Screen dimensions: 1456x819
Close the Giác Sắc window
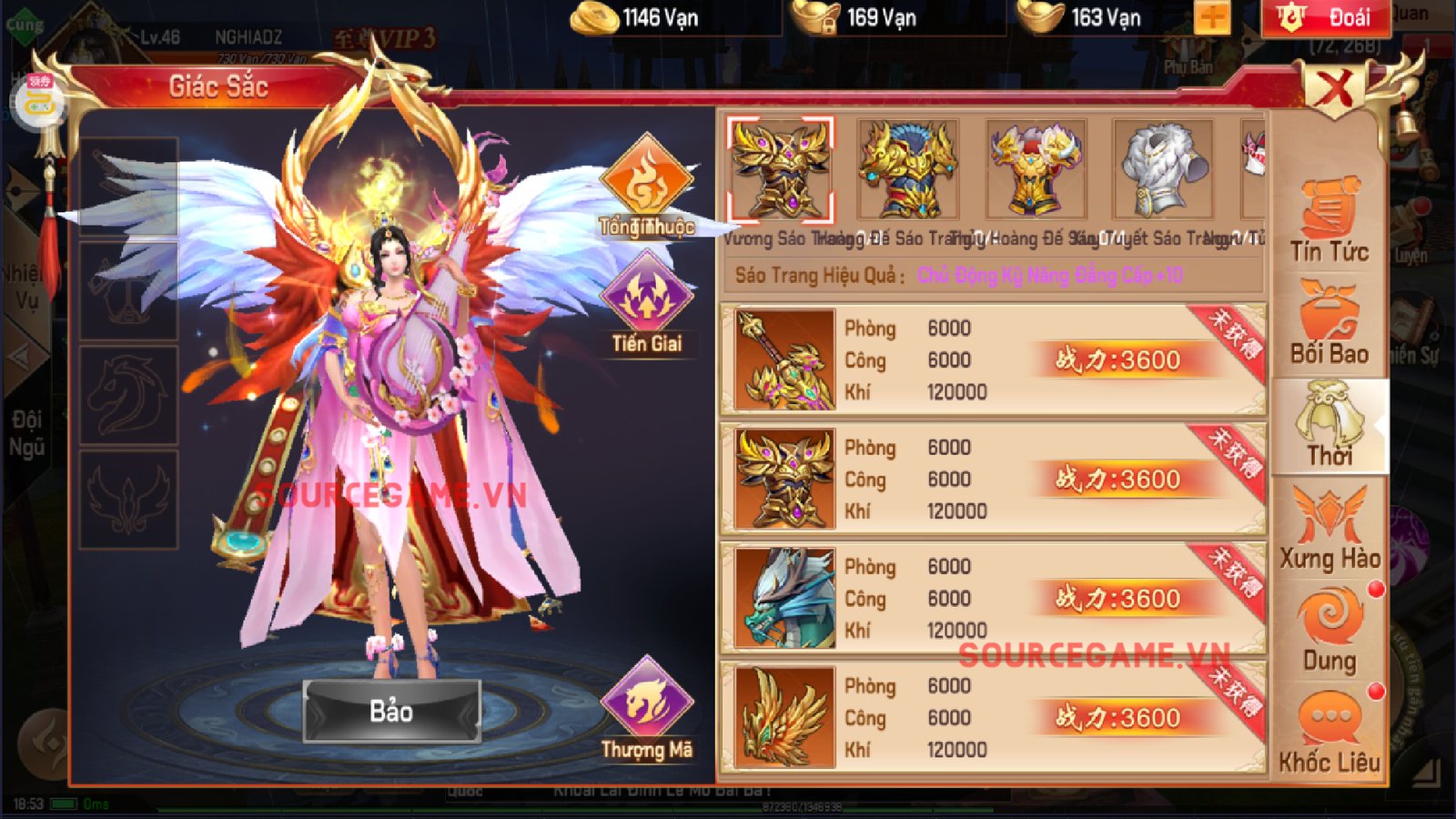1334,89
